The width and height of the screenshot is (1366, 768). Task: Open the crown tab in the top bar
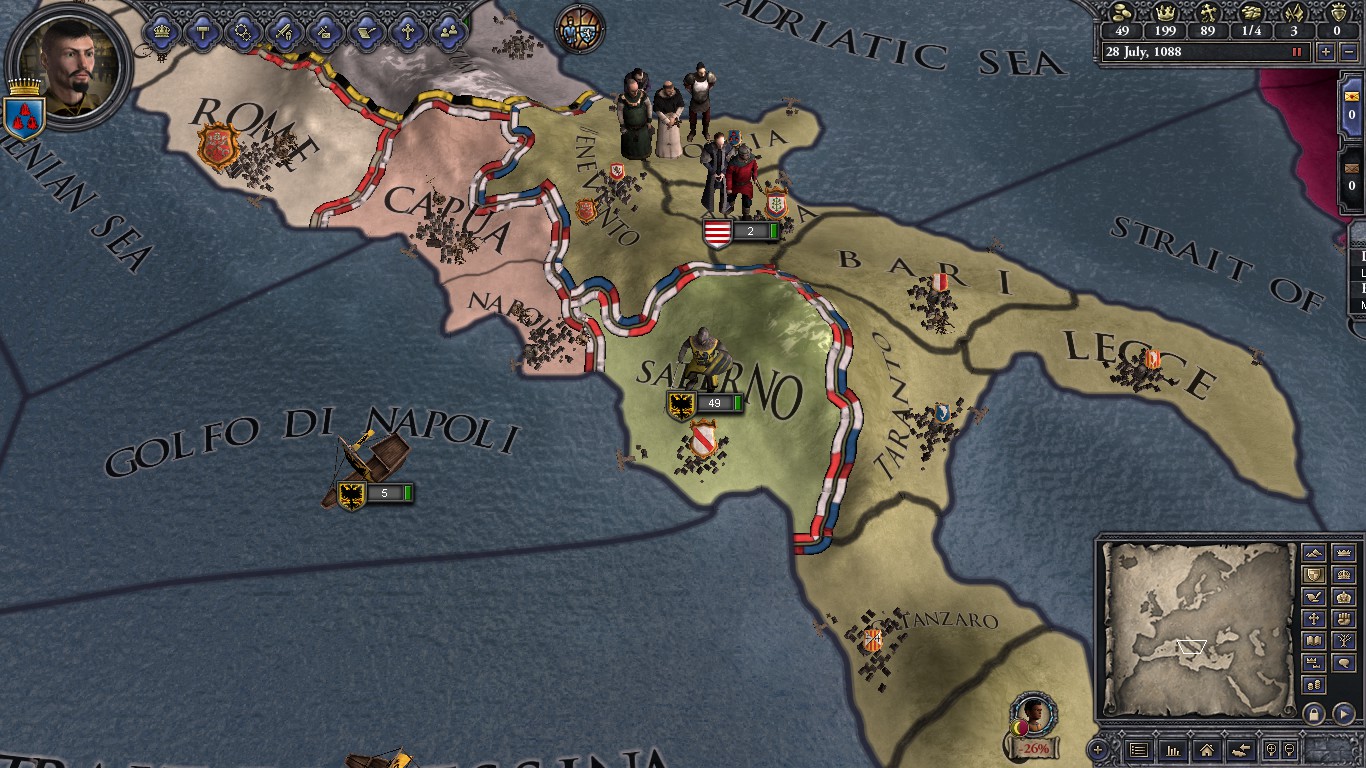161,31
